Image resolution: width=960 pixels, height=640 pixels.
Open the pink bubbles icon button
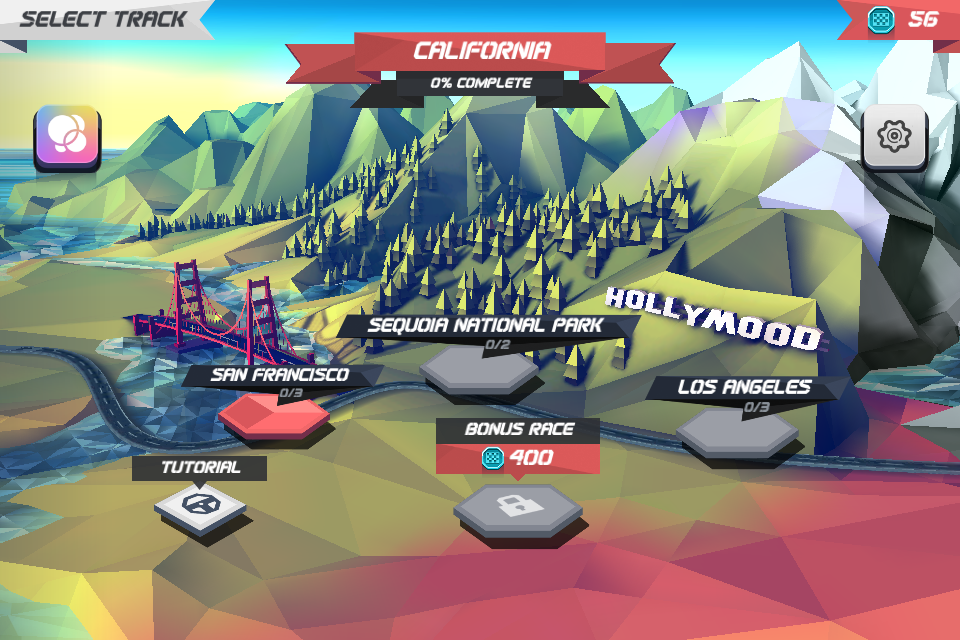point(67,136)
